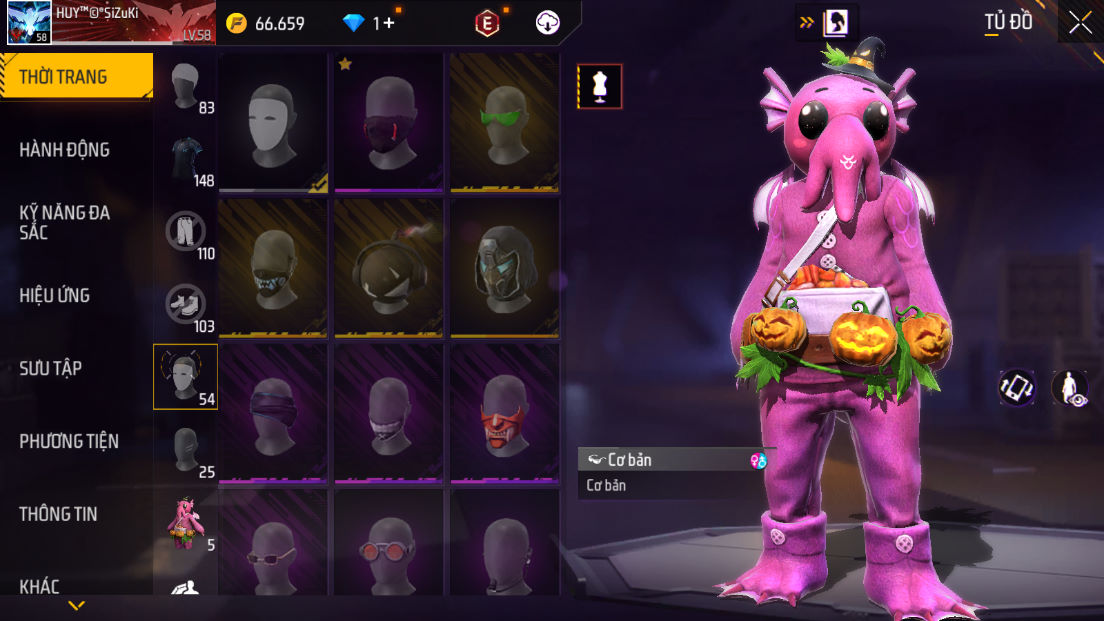Choose the head item subcategory with 83 items
The width and height of the screenshot is (1104, 621).
tap(186, 87)
